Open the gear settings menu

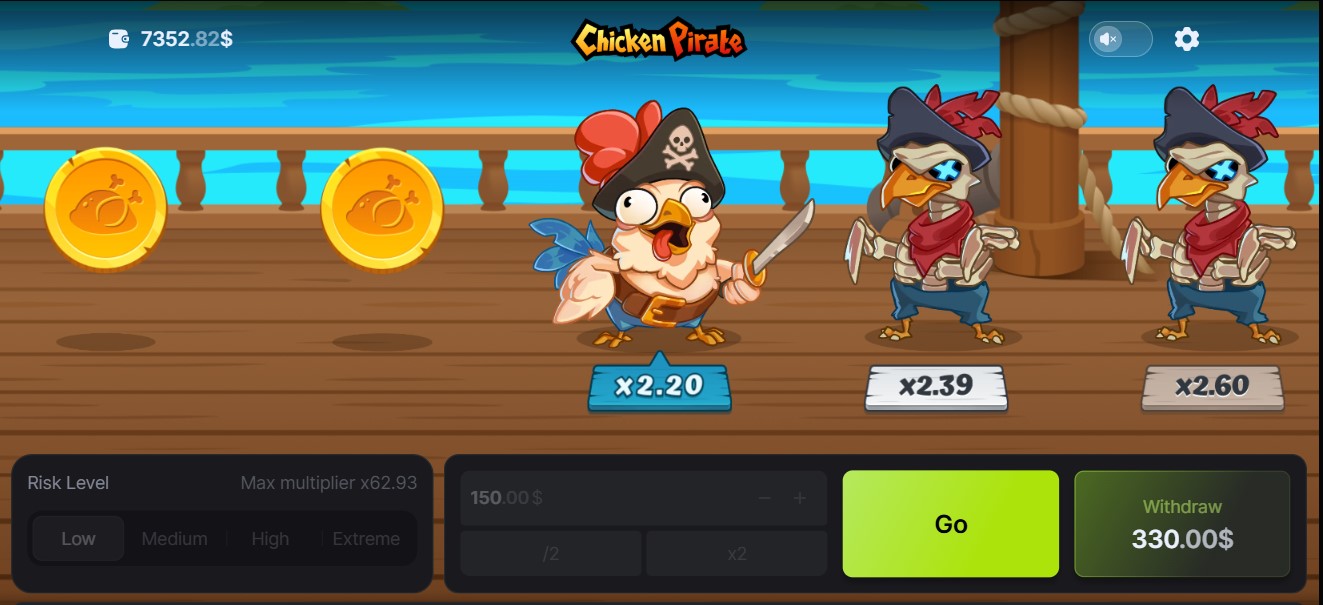pyautogui.click(x=1186, y=39)
